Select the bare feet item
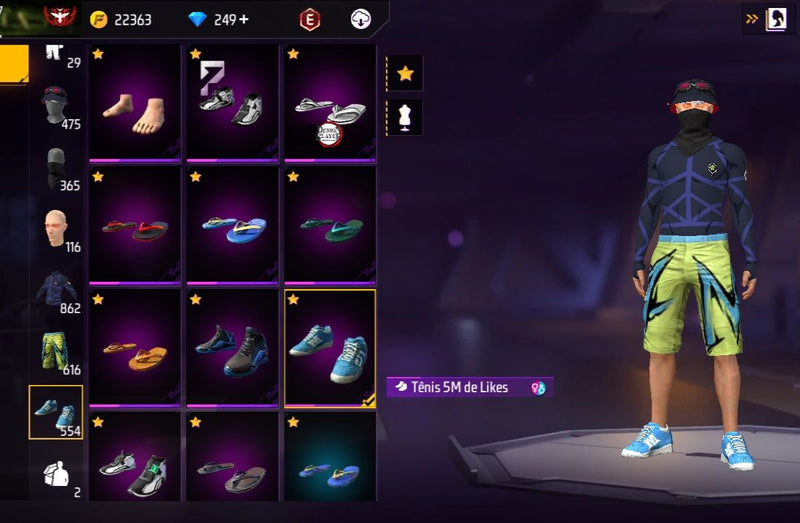The image size is (800, 523). tap(135, 103)
